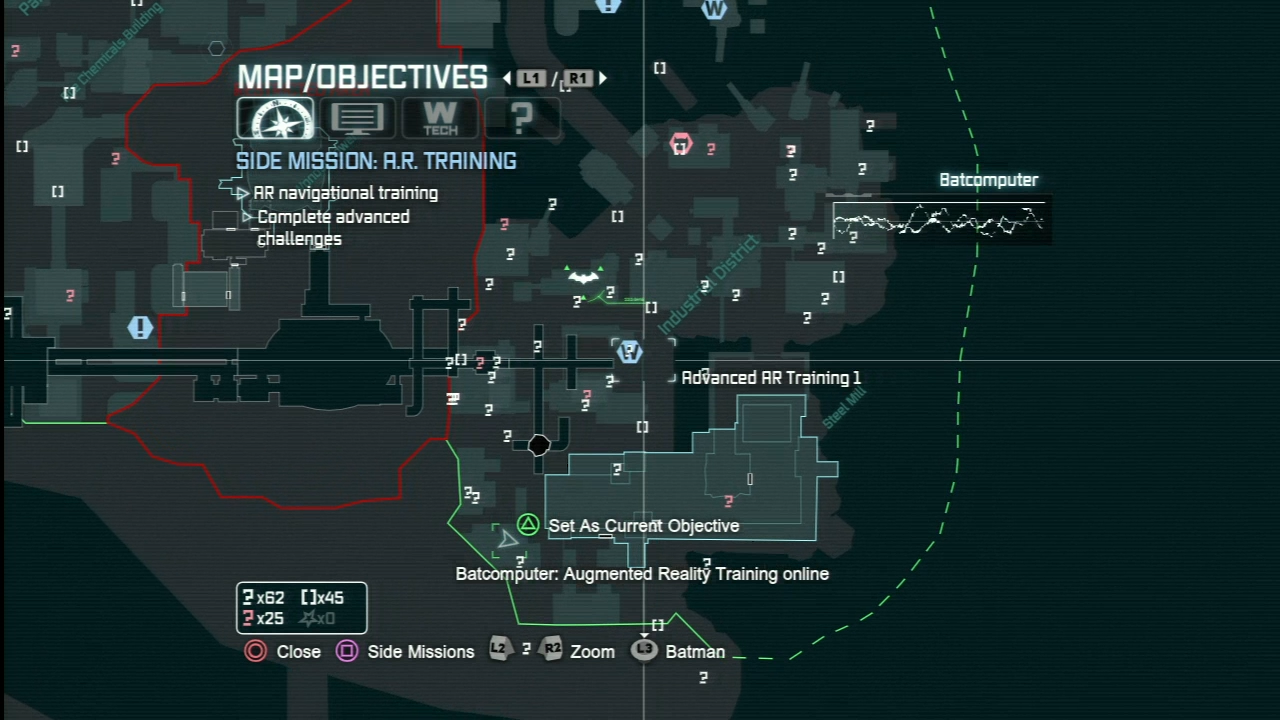
Task: Click the bat symbol marker on the map
Action: (583, 277)
